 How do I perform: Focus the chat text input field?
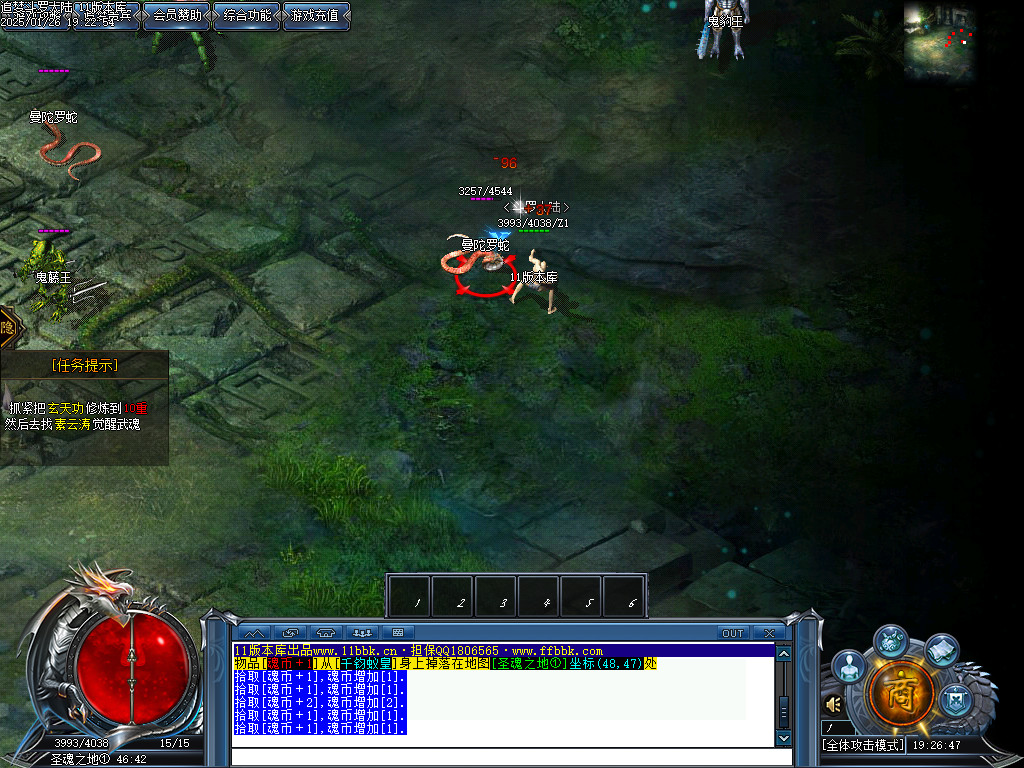[500, 756]
